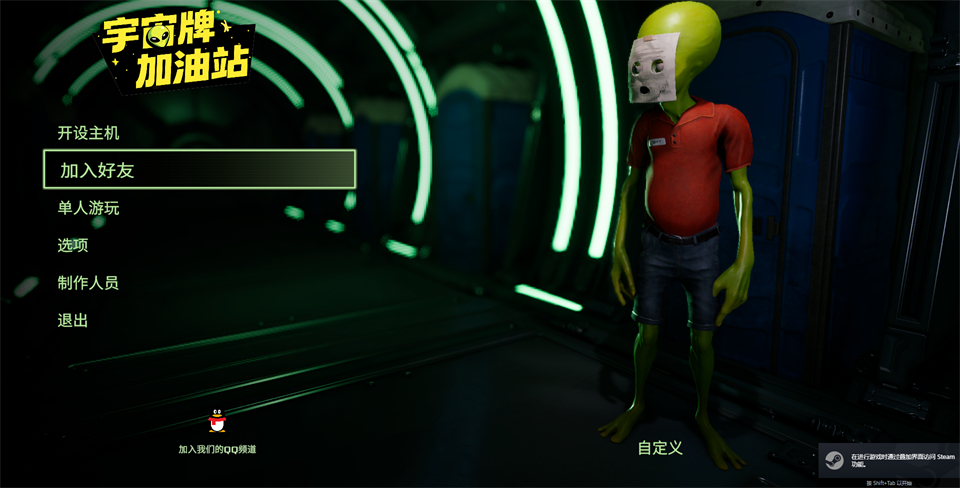Select 开设主机 to host a game

tap(88, 133)
